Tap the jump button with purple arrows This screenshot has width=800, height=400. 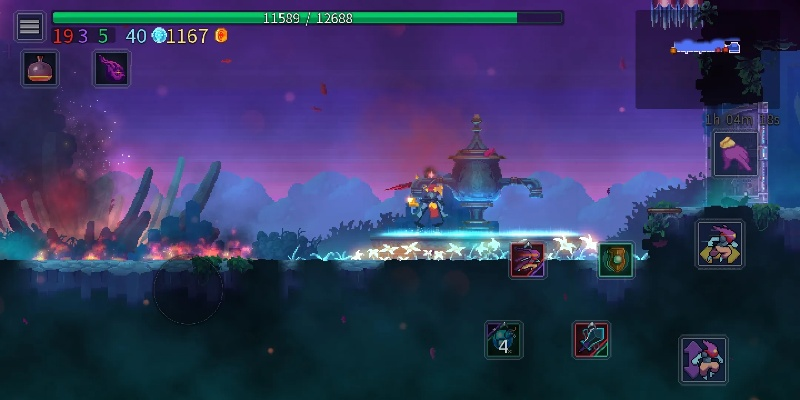(703, 359)
